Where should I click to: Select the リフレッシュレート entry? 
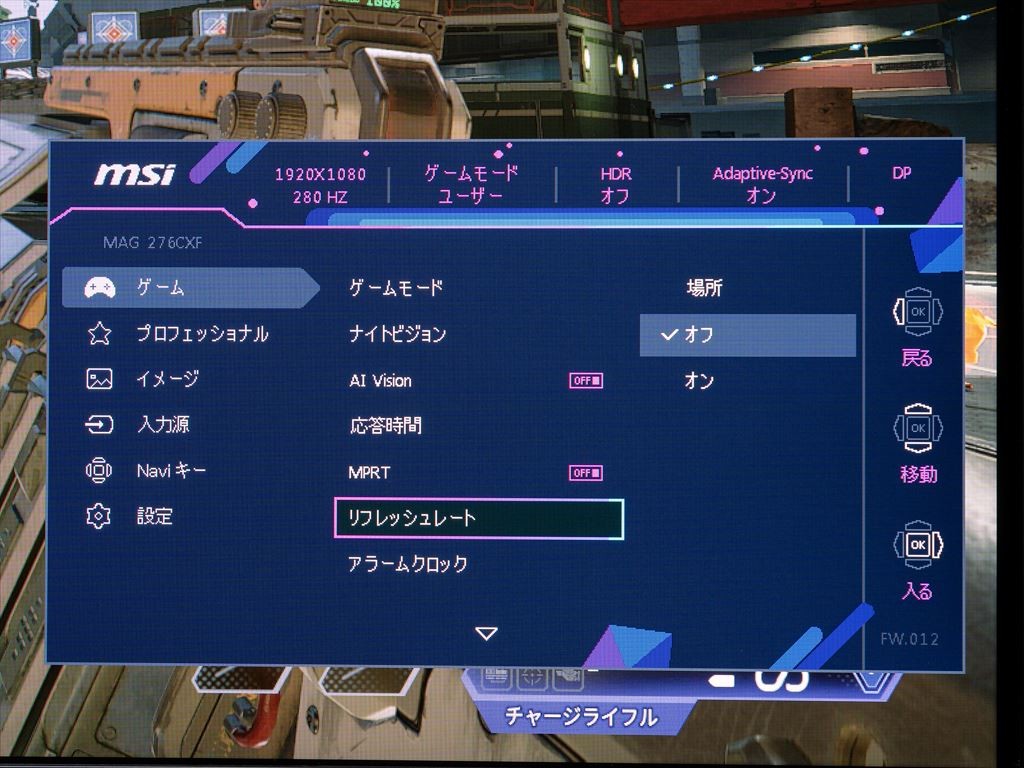[x=478, y=518]
